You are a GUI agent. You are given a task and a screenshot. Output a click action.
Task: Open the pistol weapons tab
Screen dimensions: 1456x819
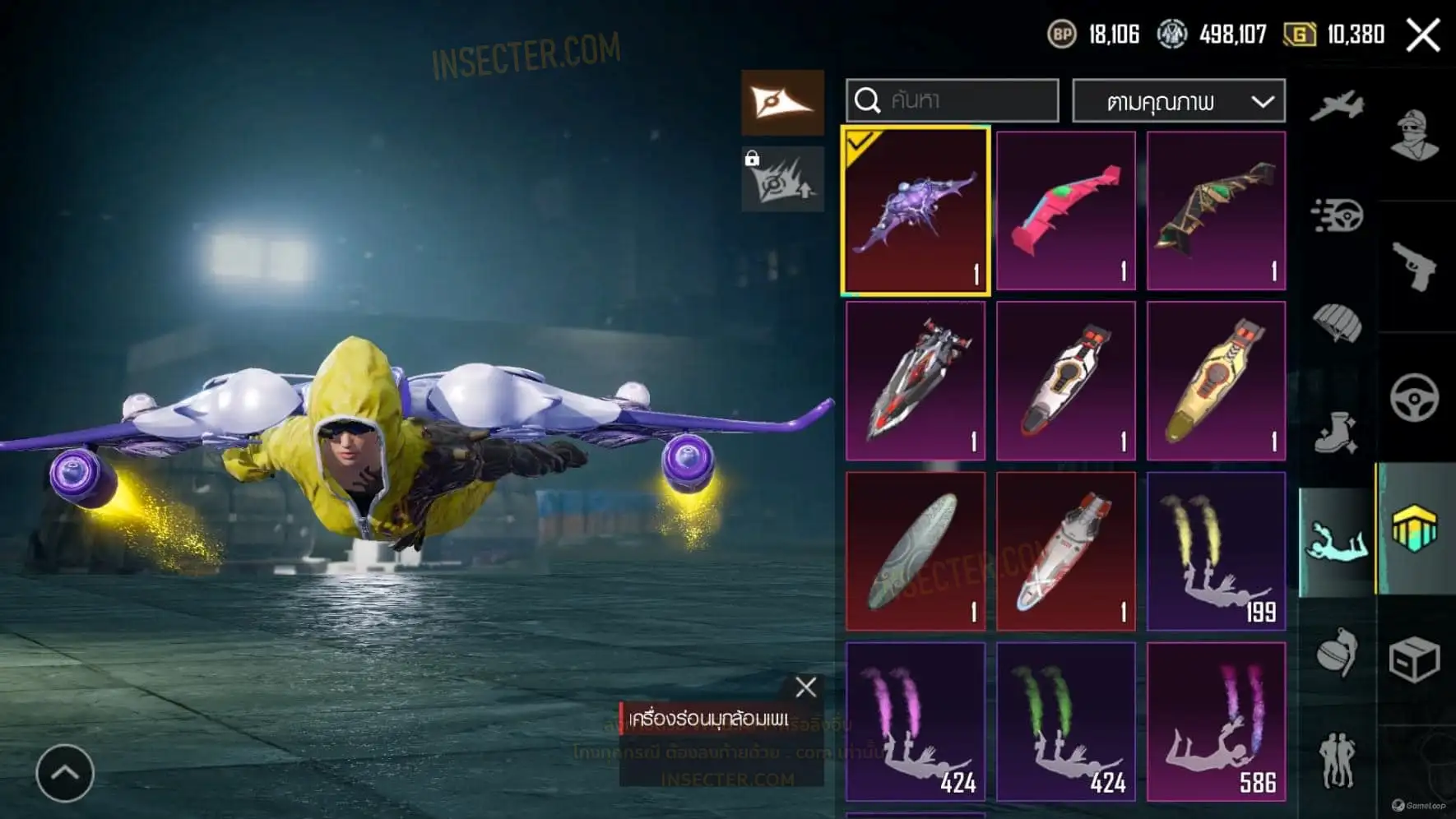(x=1415, y=266)
